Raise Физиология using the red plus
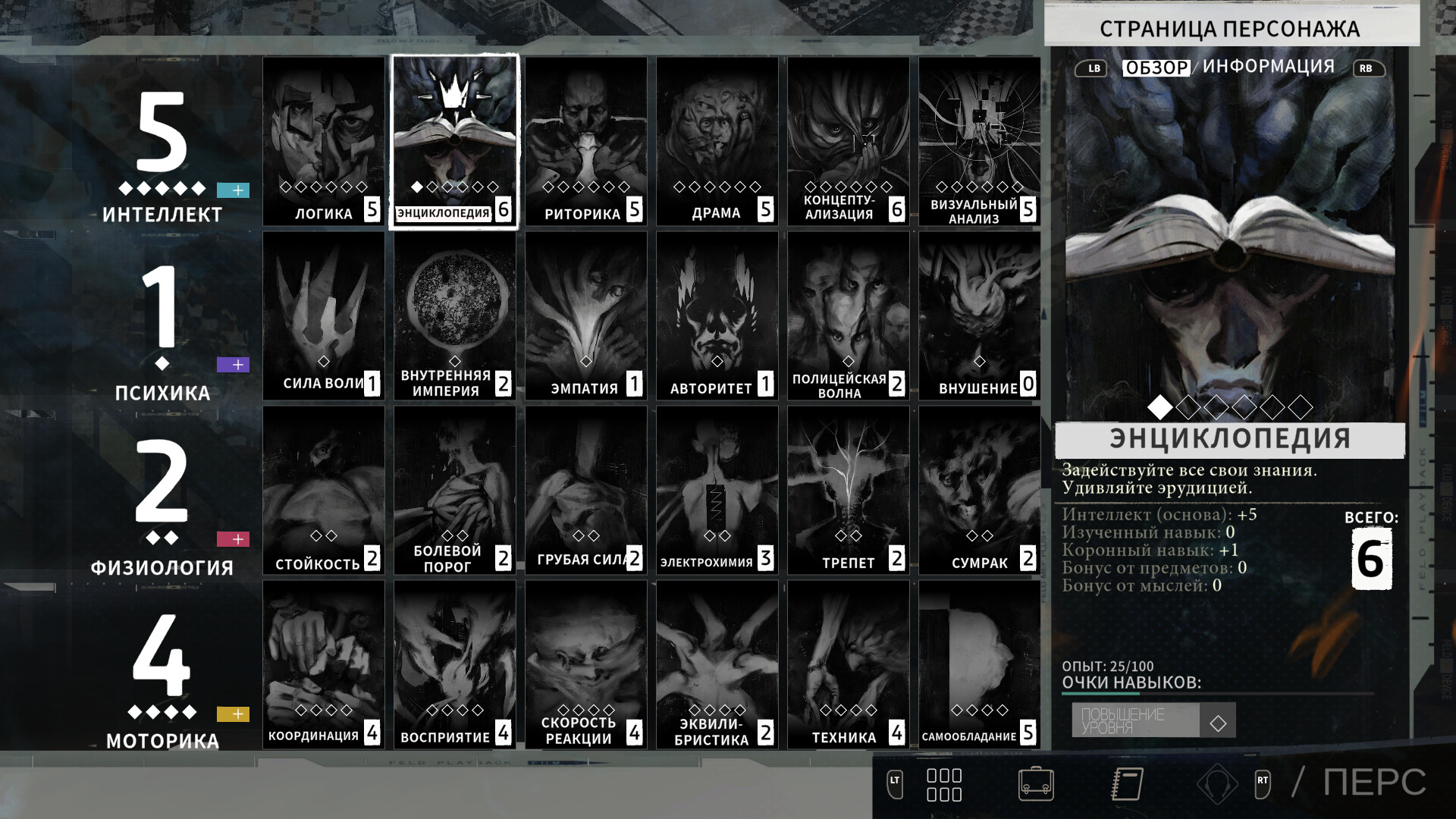Viewport: 1456px width, 819px height. point(233,539)
